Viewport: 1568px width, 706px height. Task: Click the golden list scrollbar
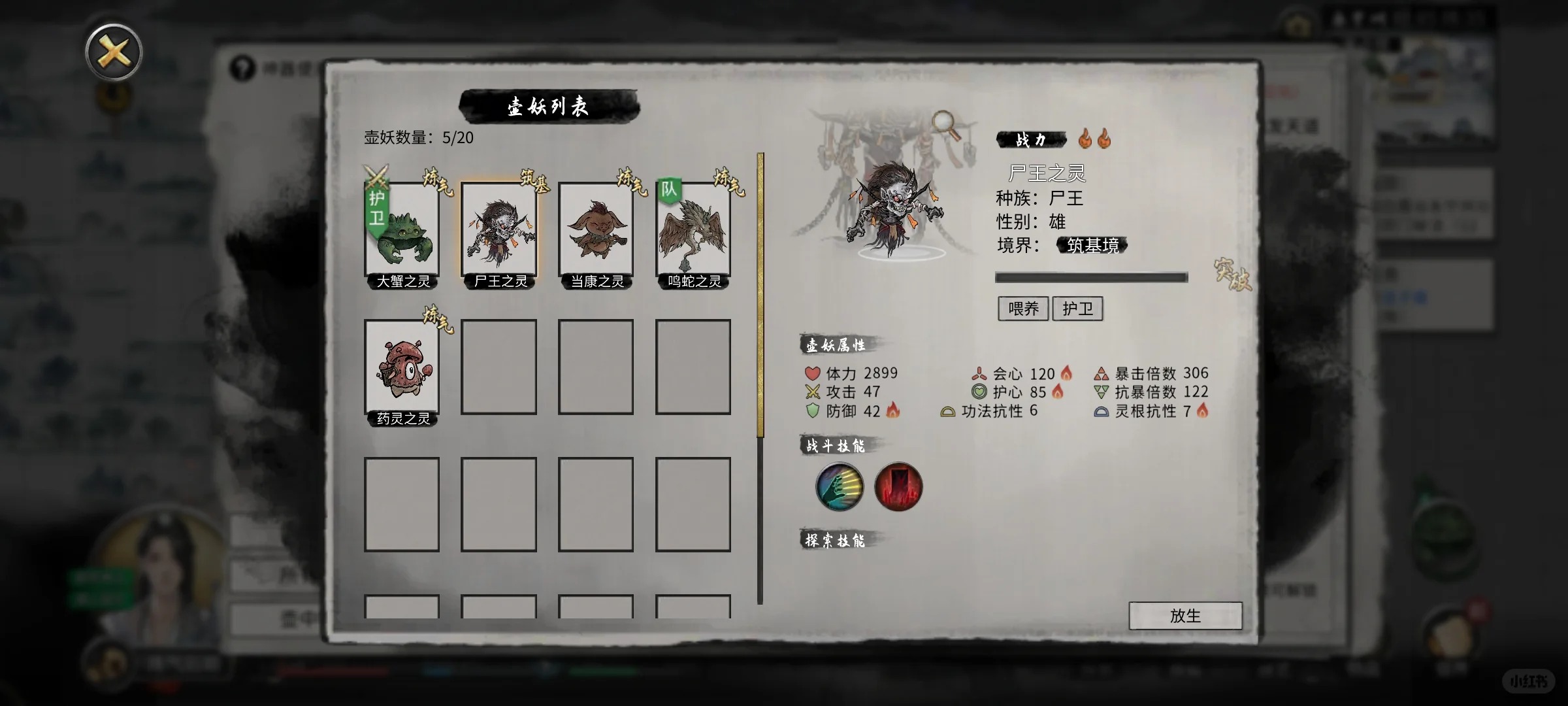pos(760,294)
